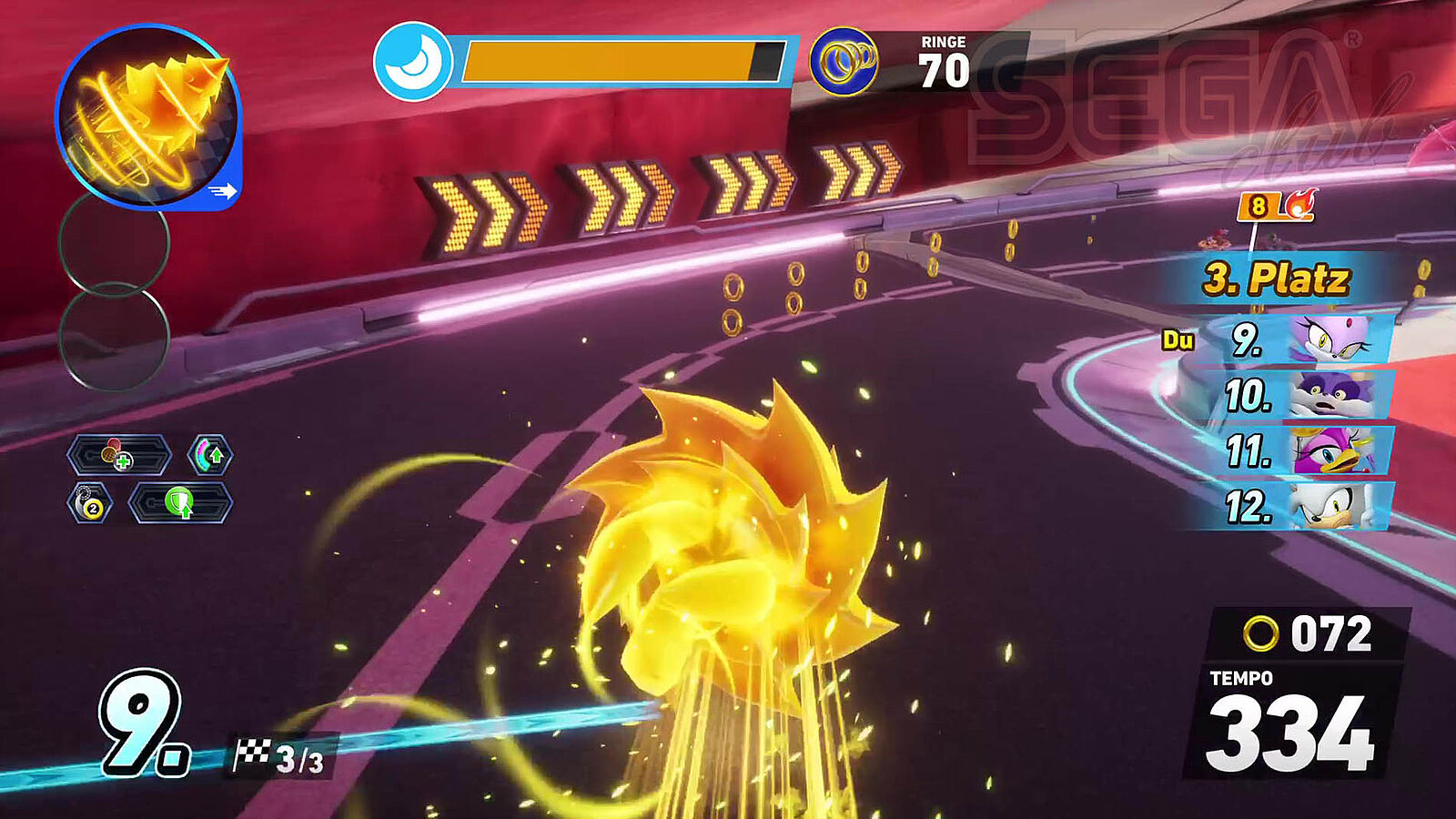Viewport: 1456px width, 819px height.
Task: Select the gadget with the yellow number 2
Action: (90, 503)
